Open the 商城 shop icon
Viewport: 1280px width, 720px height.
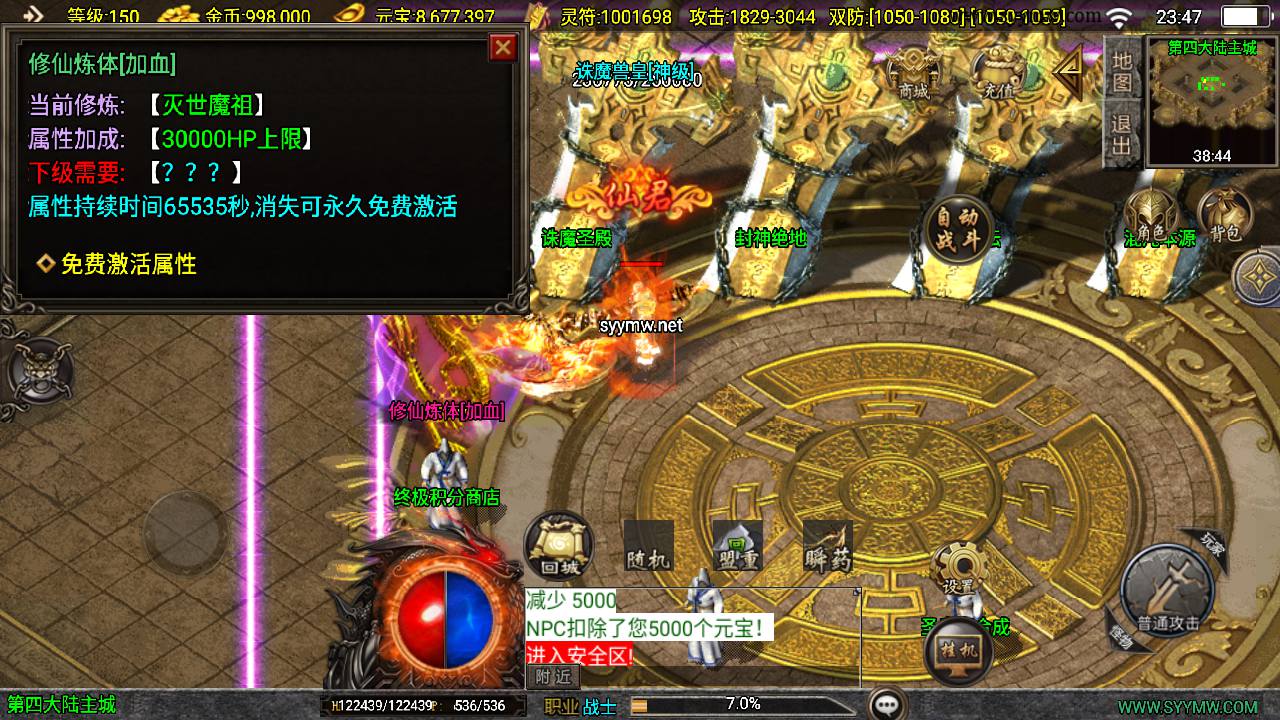[x=913, y=72]
